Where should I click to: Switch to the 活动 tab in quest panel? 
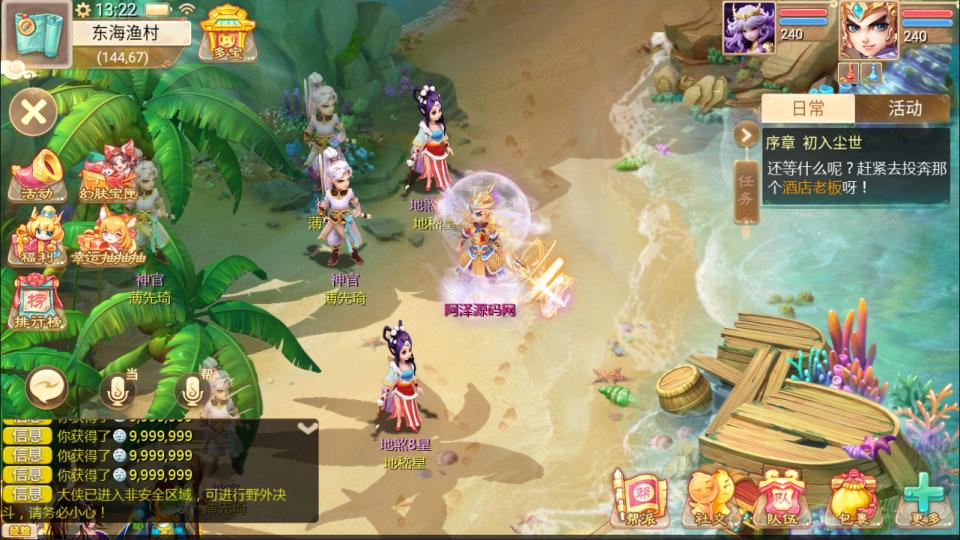coord(903,109)
